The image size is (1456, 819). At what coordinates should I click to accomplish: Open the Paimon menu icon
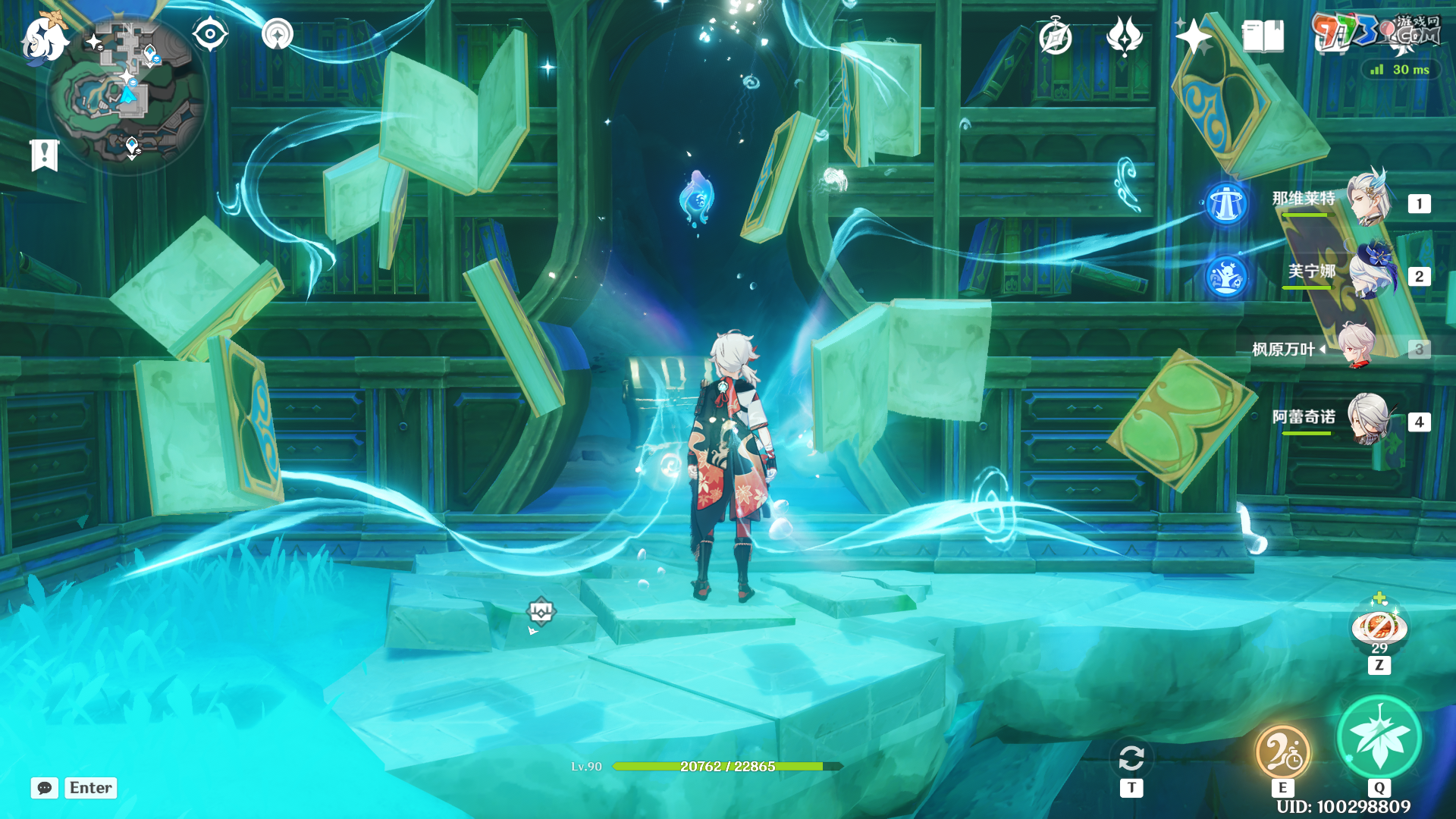point(44,38)
